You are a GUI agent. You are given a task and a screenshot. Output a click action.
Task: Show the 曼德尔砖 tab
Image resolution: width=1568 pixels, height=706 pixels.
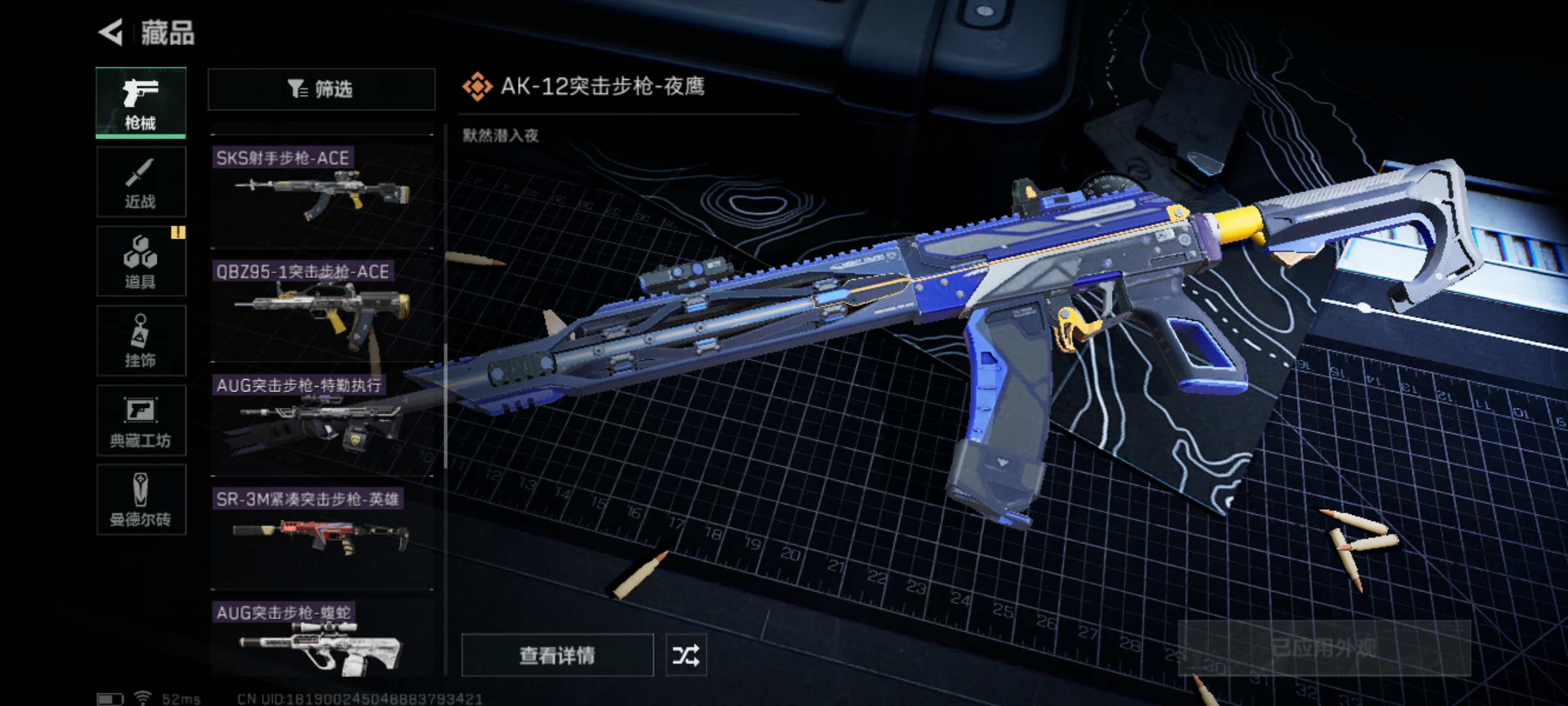[x=141, y=500]
